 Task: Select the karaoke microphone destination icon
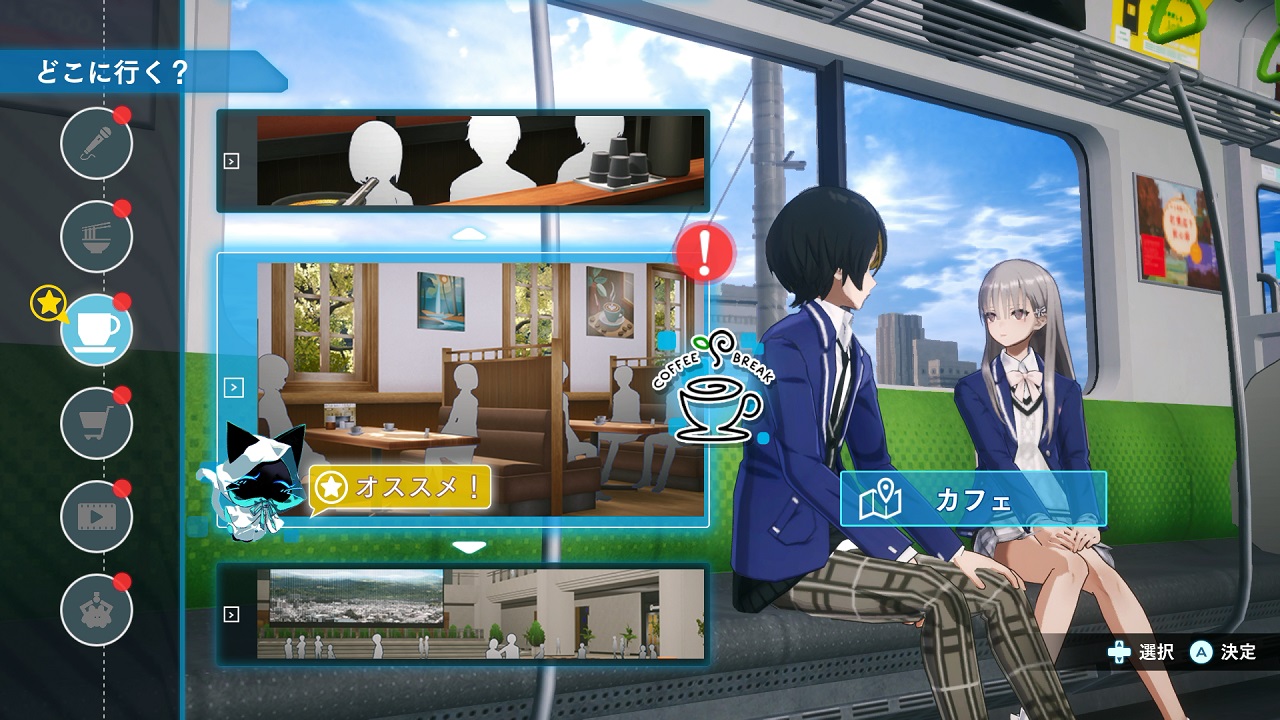(x=96, y=143)
